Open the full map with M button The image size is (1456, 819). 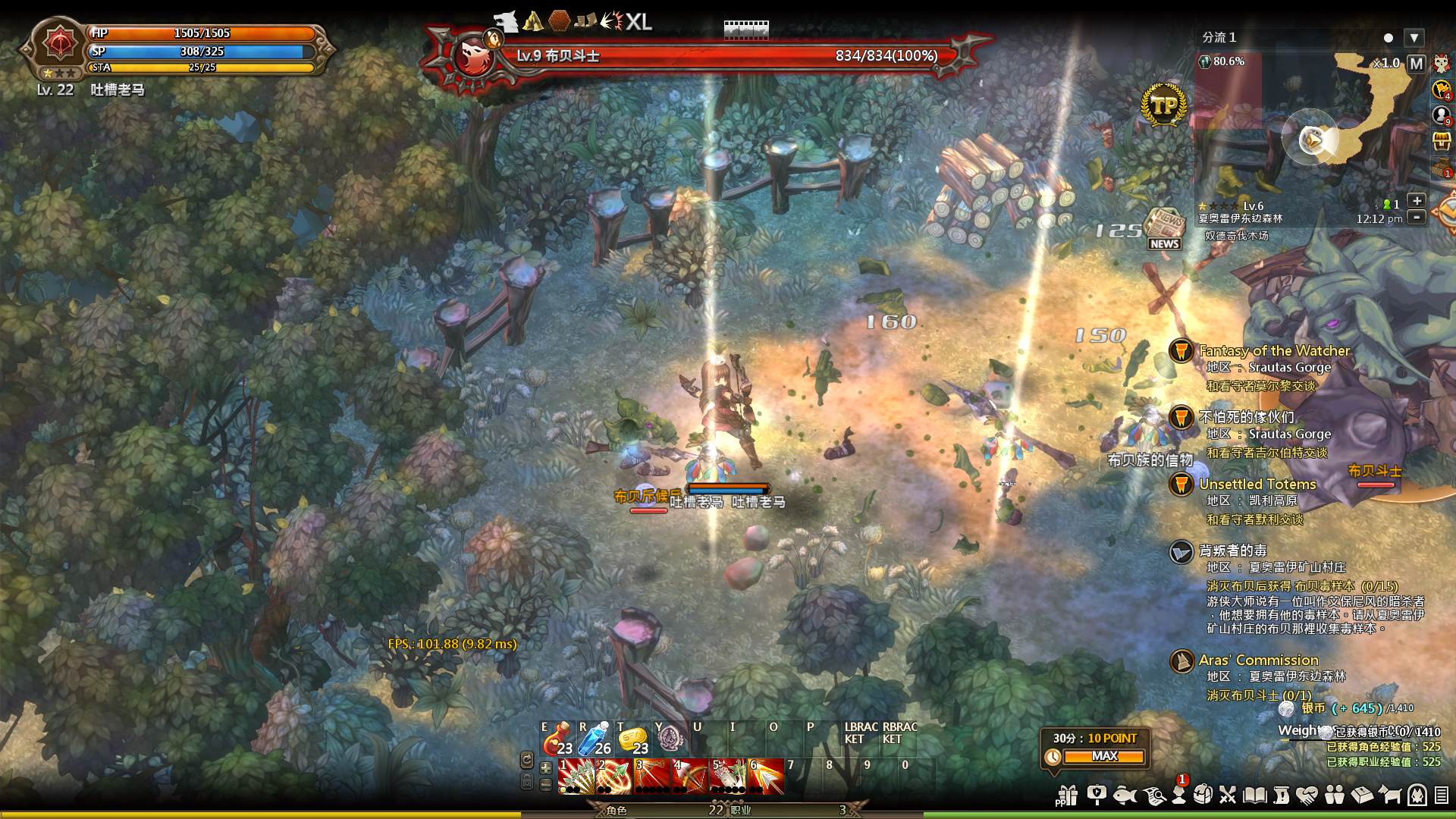click(x=1416, y=64)
